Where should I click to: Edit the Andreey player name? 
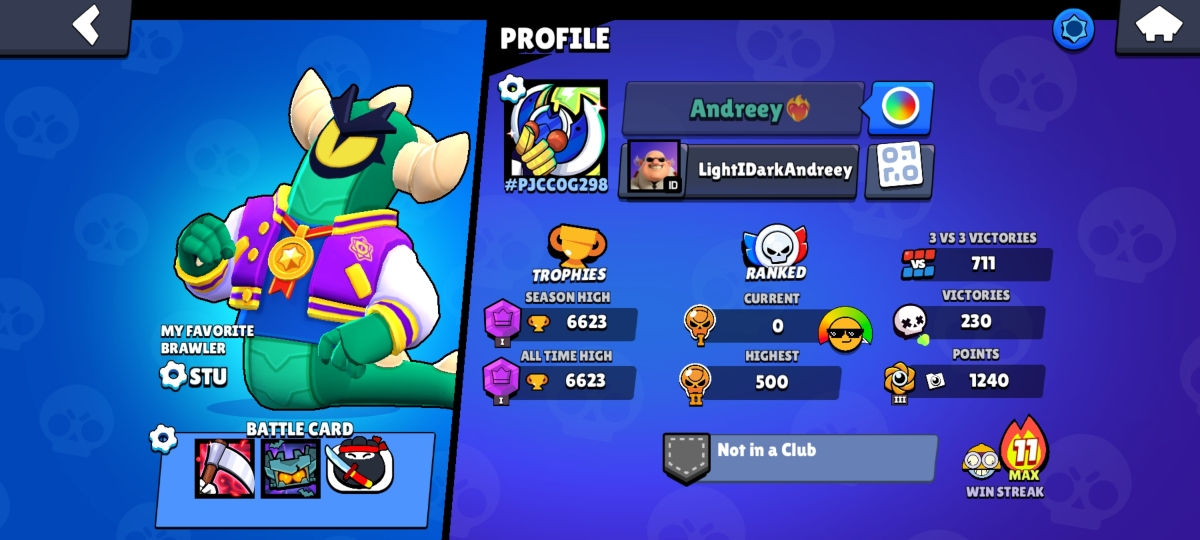coord(743,108)
